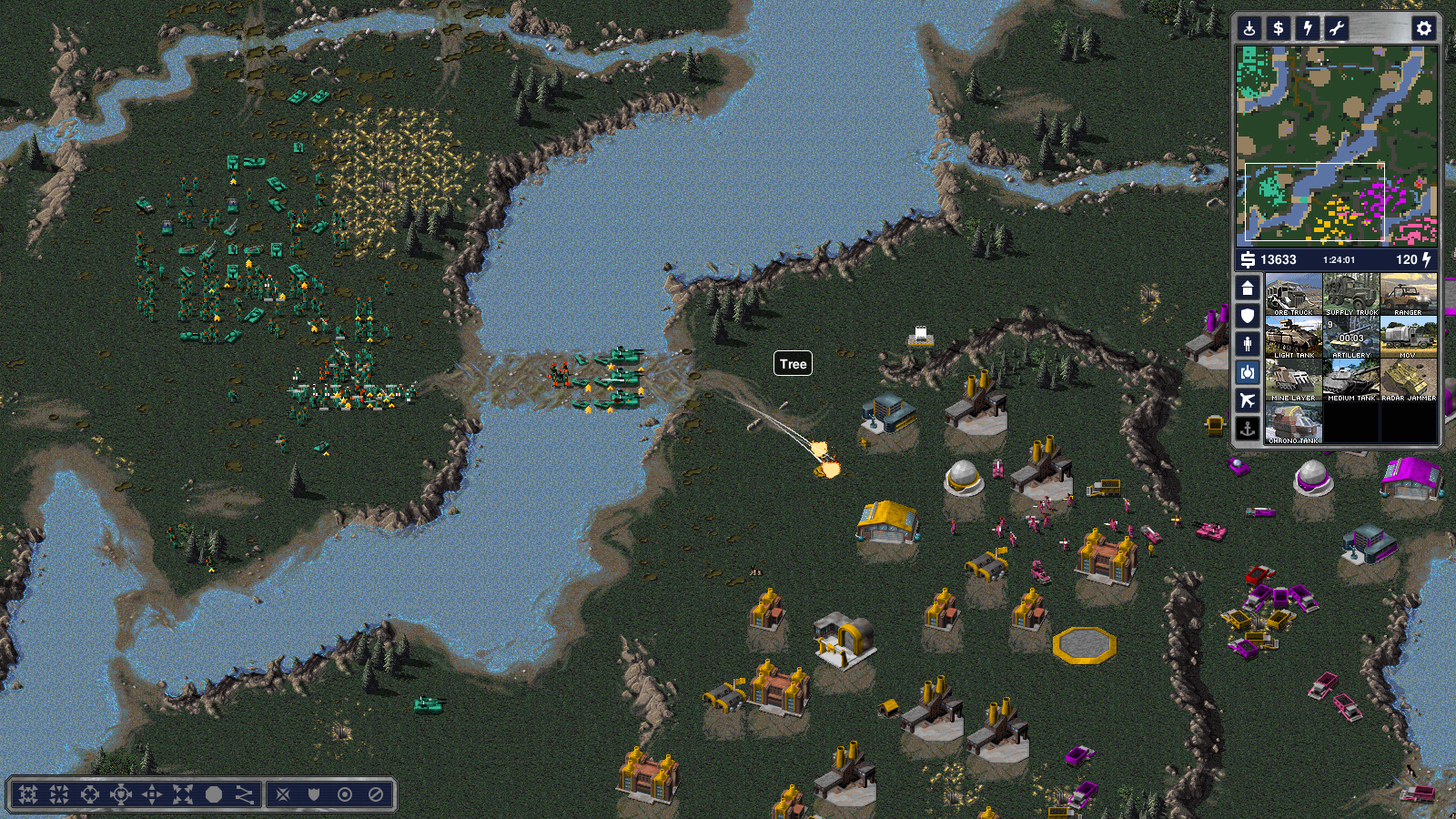1456x819 pixels.
Task: Toggle sell mode with the dollar button
Action: click(x=1279, y=28)
